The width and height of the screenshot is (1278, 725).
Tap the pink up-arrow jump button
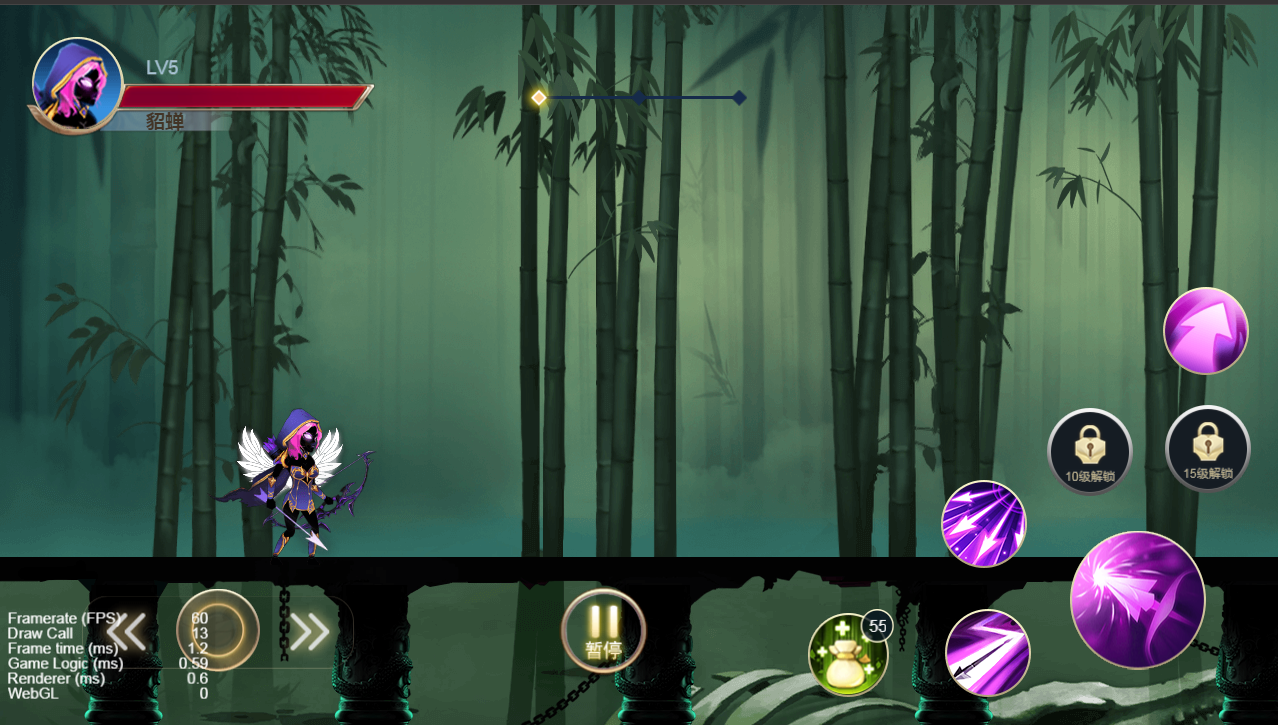tap(1206, 331)
